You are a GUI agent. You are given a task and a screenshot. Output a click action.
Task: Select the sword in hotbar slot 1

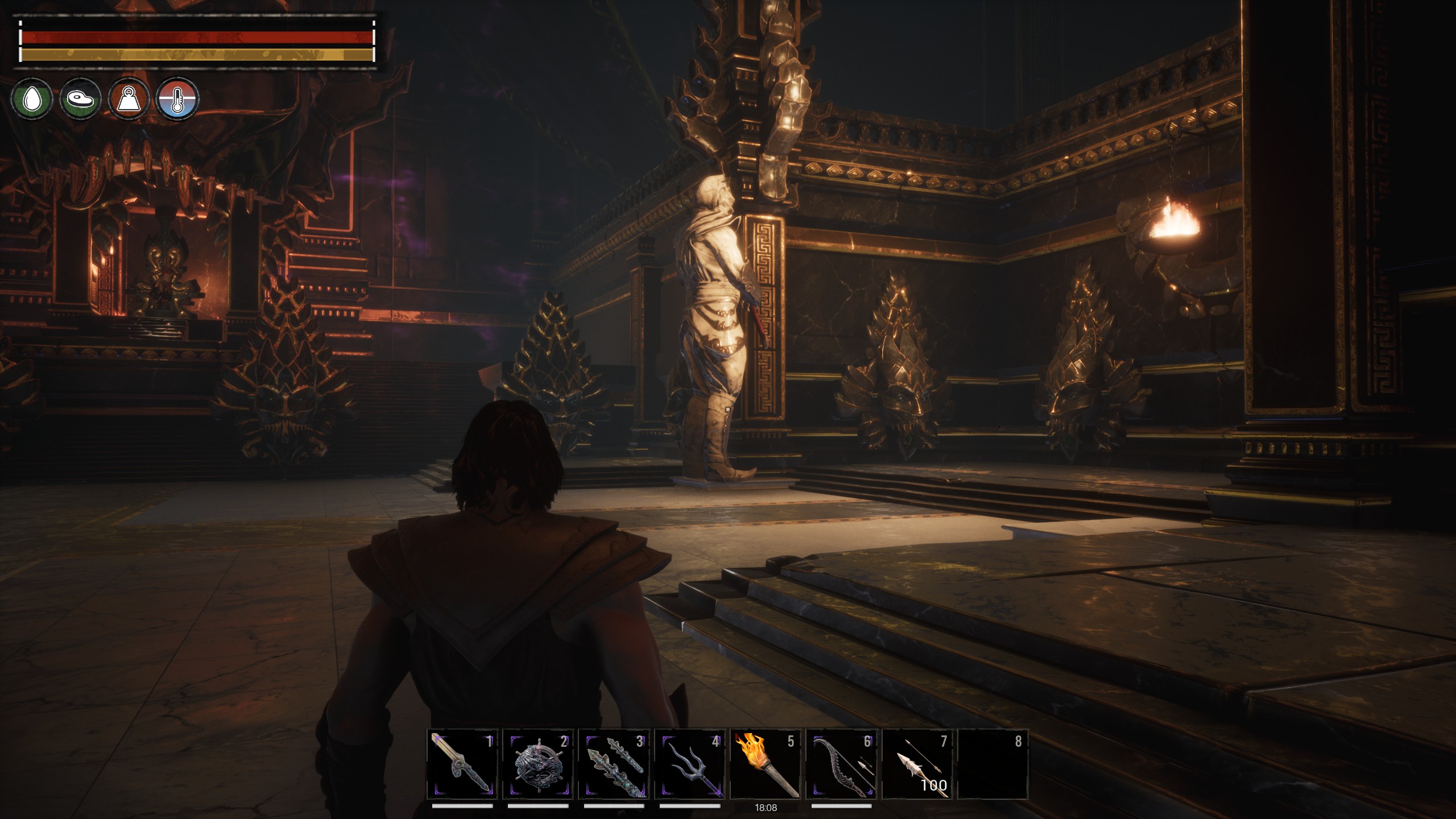(462, 764)
